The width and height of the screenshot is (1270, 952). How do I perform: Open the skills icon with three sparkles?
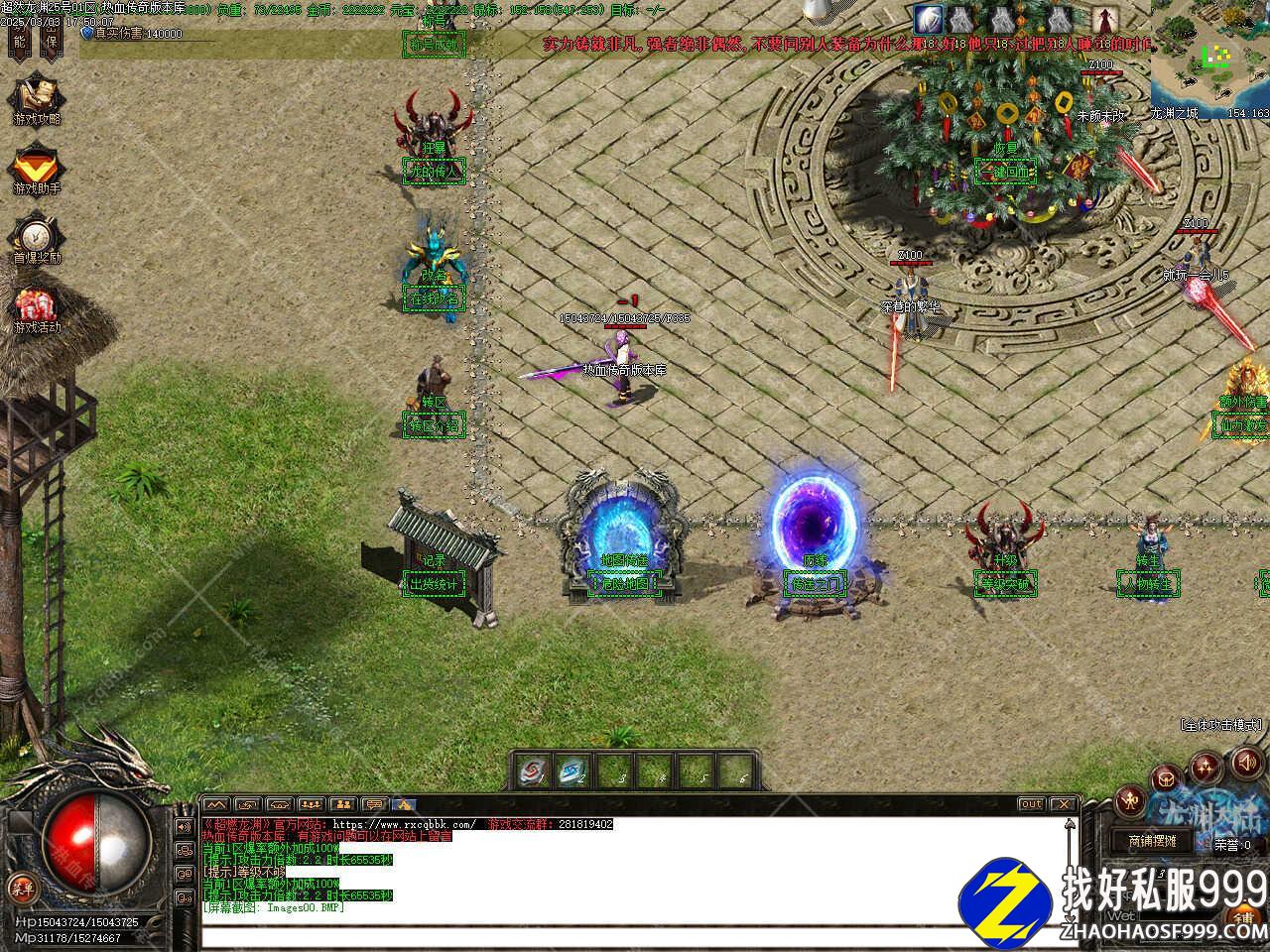click(1206, 766)
